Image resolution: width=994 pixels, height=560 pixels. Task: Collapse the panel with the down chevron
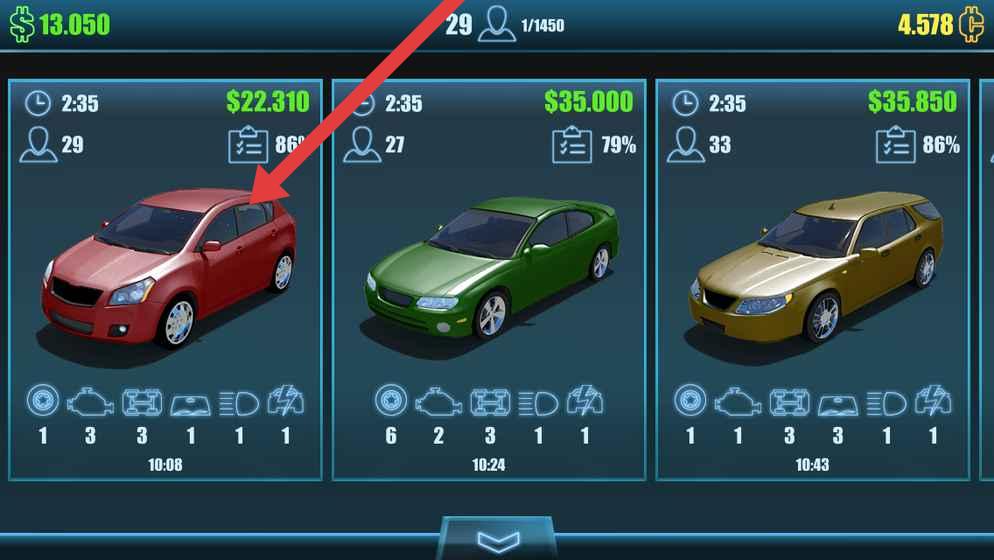click(497, 541)
